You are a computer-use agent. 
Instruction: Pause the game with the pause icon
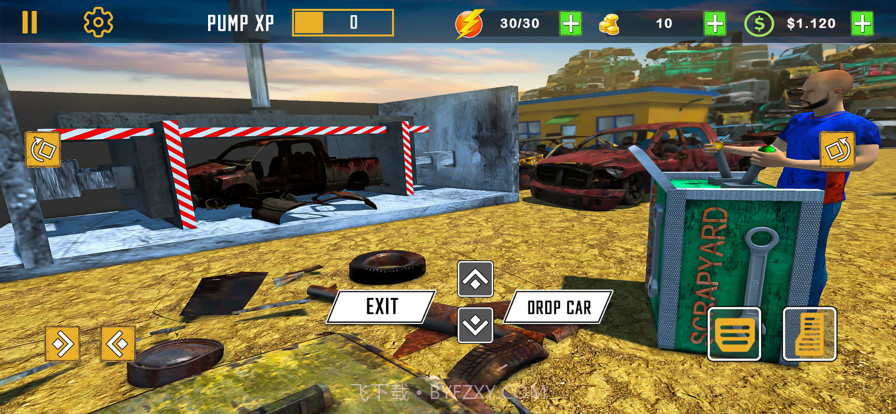[x=30, y=22]
